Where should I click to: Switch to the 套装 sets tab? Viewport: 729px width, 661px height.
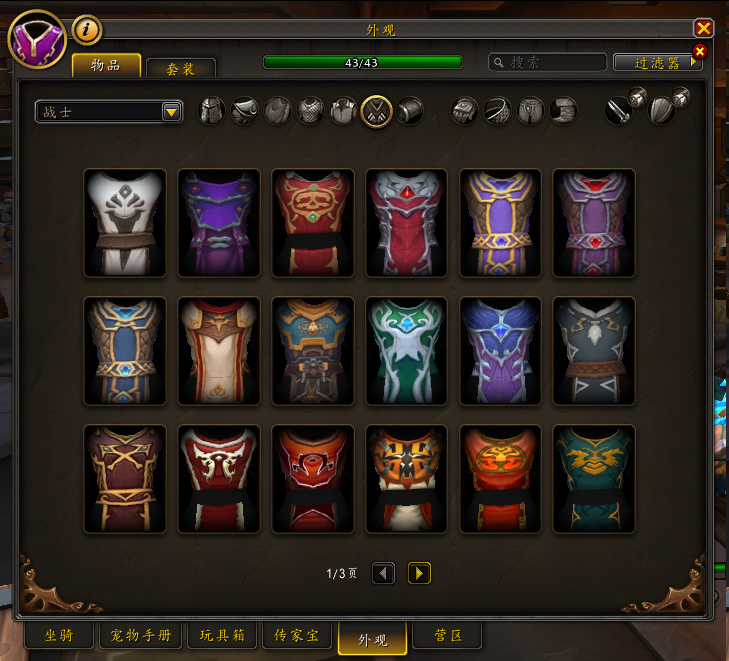[x=181, y=68]
